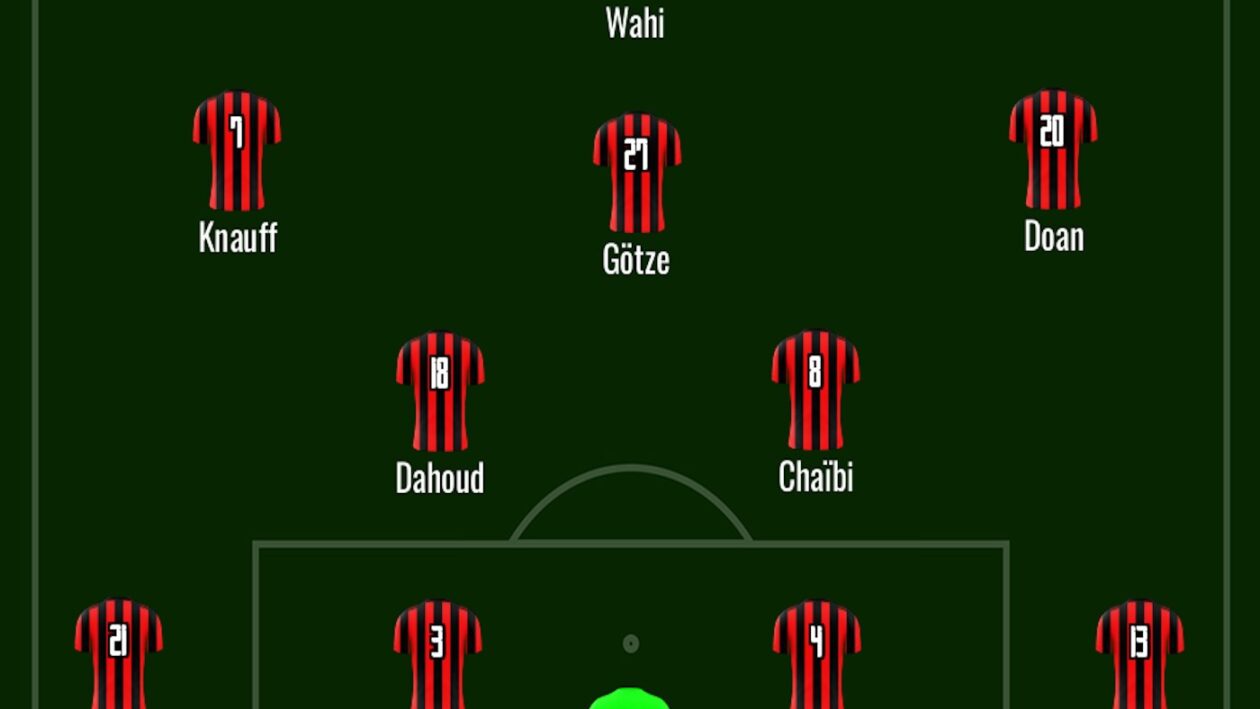
Task: Select Knauff's number 7 shirt
Action: [x=237, y=150]
